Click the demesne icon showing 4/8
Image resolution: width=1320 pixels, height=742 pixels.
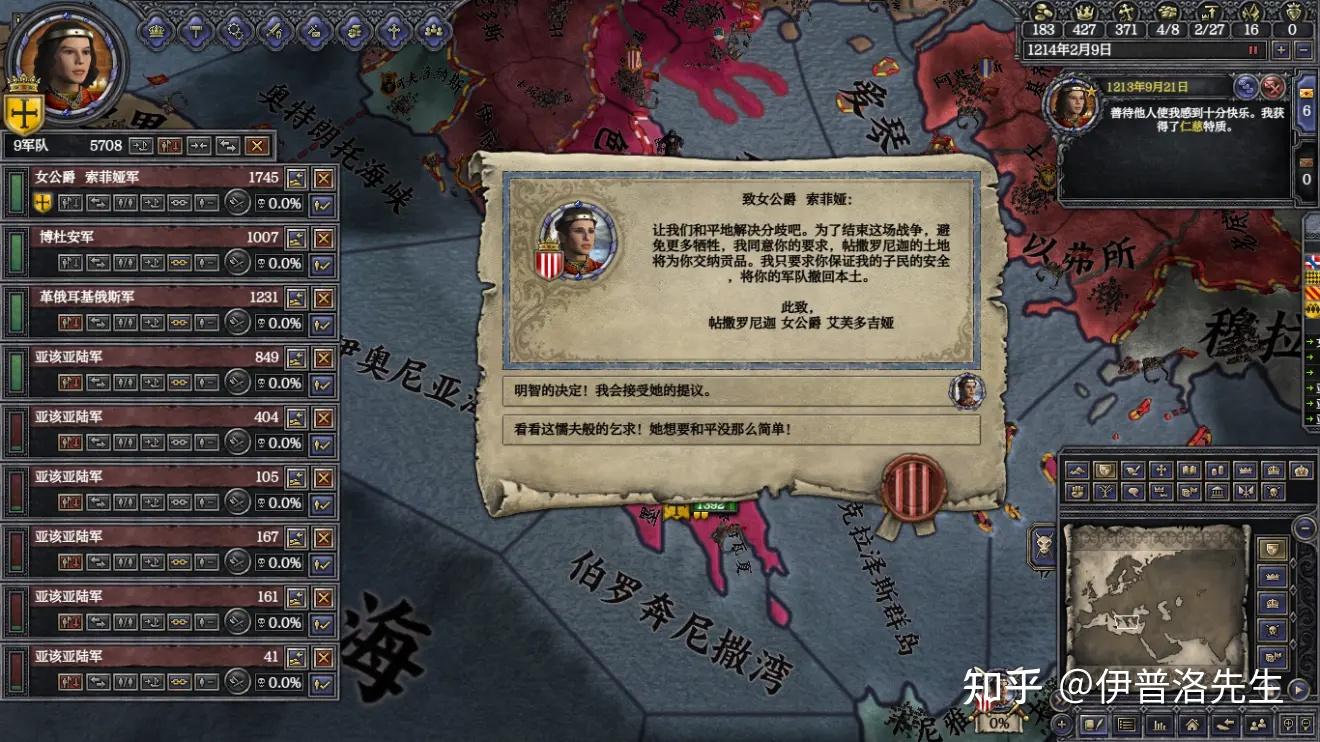[x=1166, y=13]
